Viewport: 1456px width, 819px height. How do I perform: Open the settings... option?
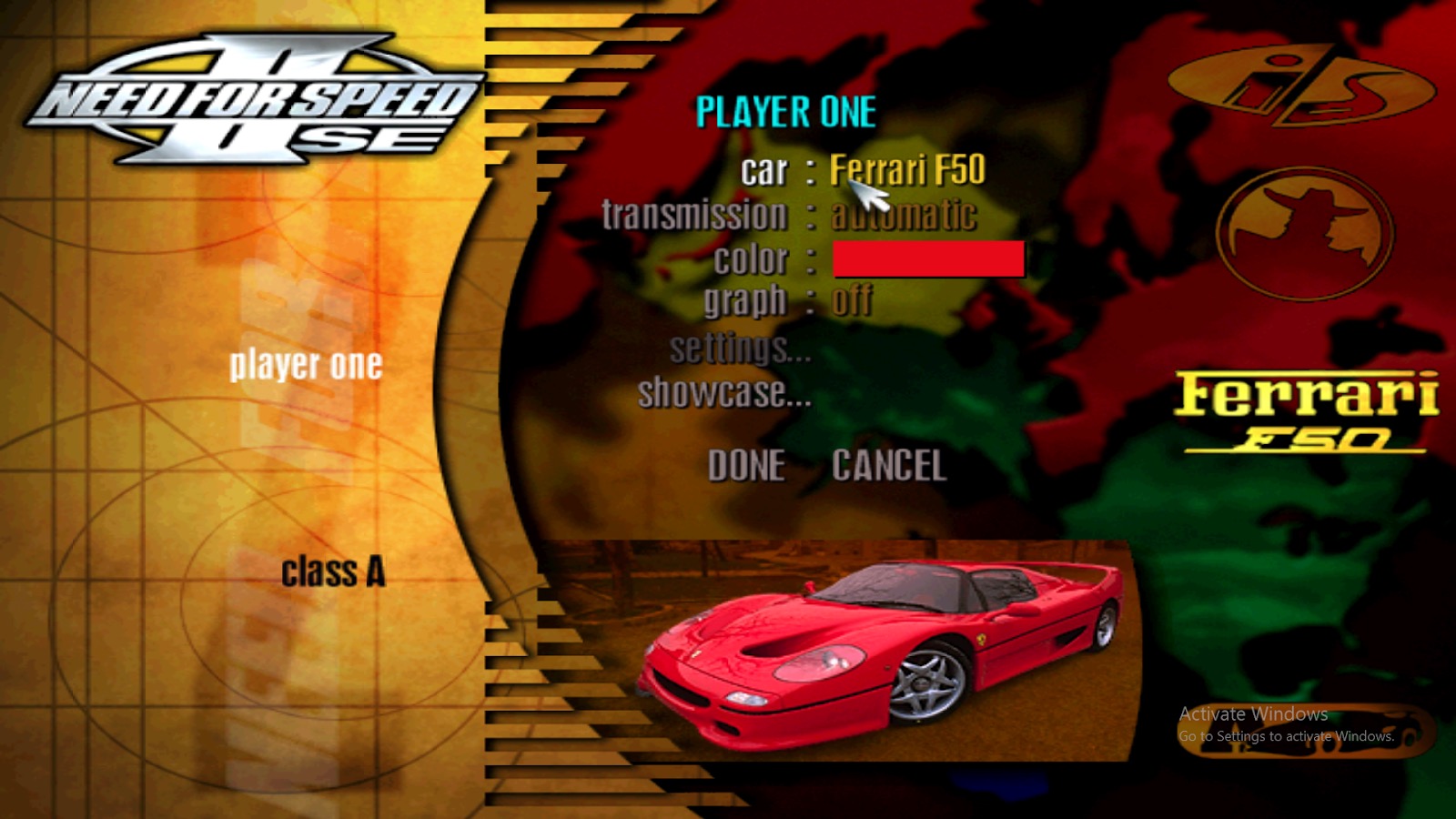pos(739,350)
